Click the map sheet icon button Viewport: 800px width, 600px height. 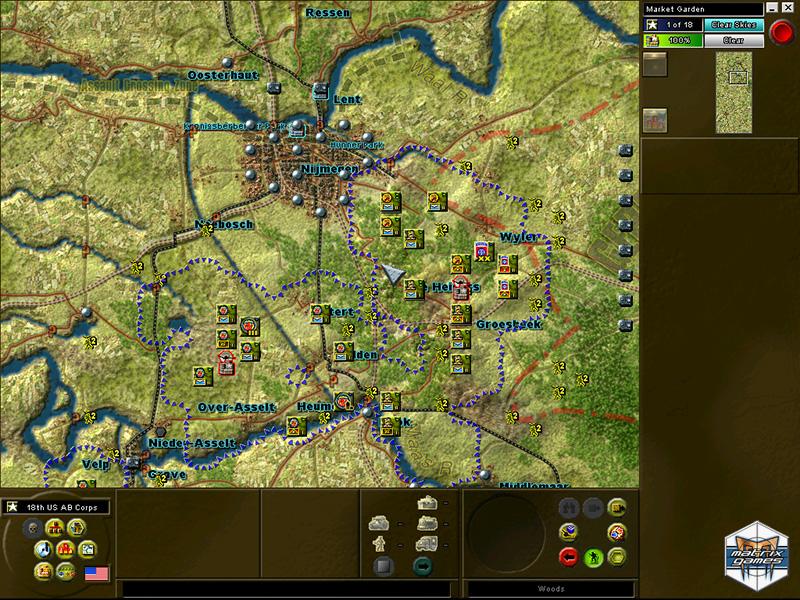click(x=88, y=548)
